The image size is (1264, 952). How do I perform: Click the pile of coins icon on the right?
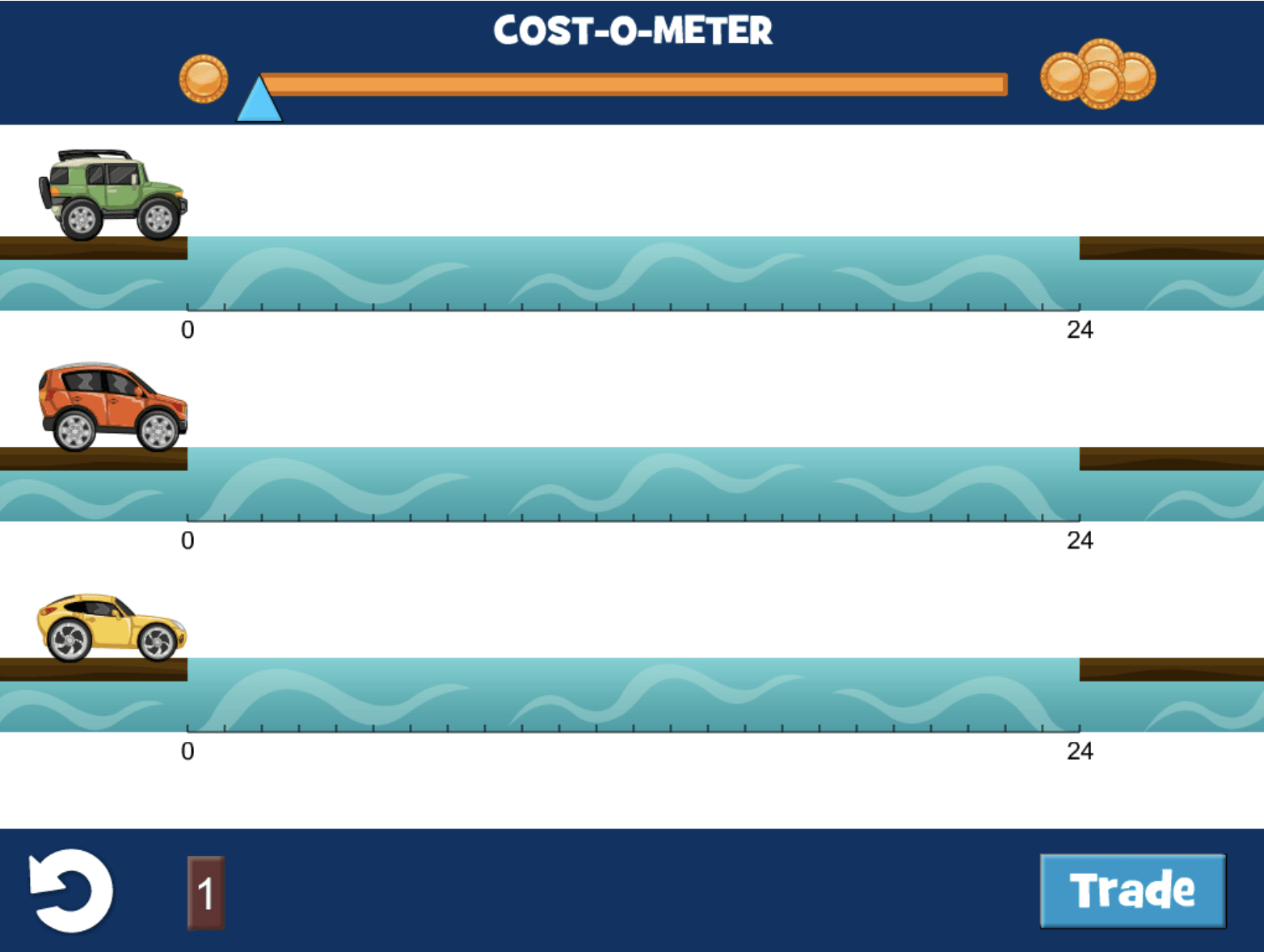pos(1099,74)
